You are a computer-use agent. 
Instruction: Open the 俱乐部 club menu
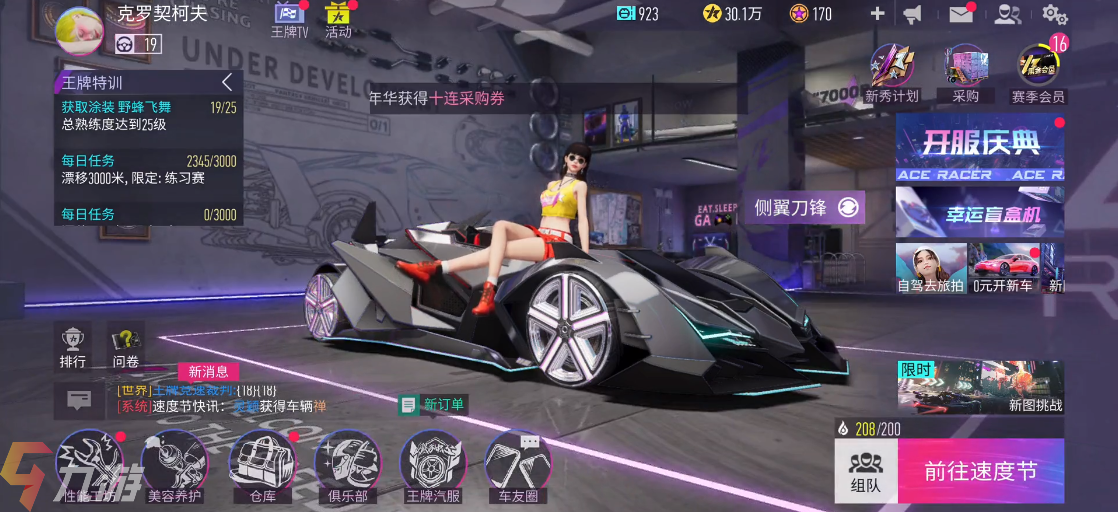tap(347, 465)
